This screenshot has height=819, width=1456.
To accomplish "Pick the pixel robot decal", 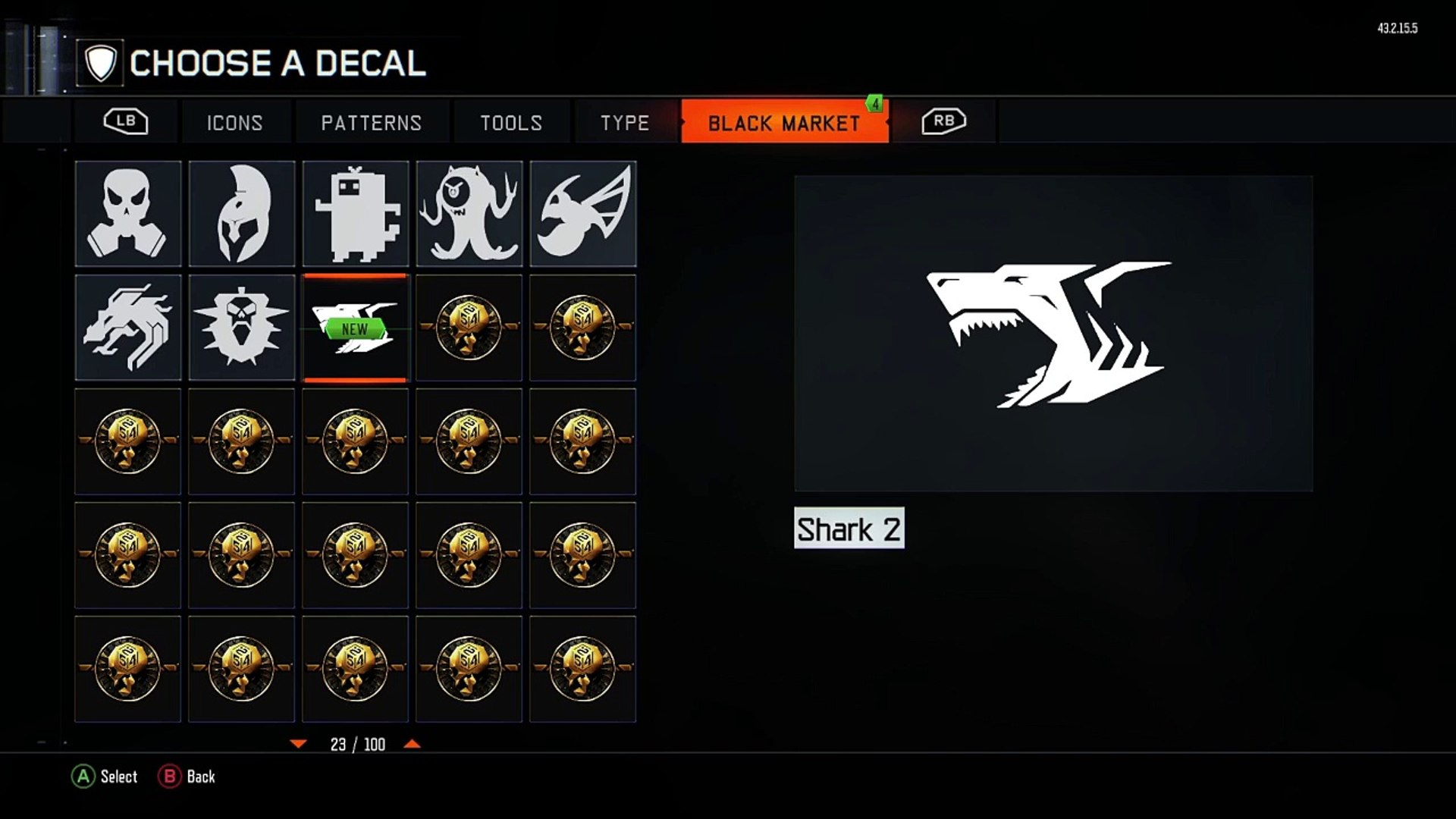I will click(x=356, y=214).
